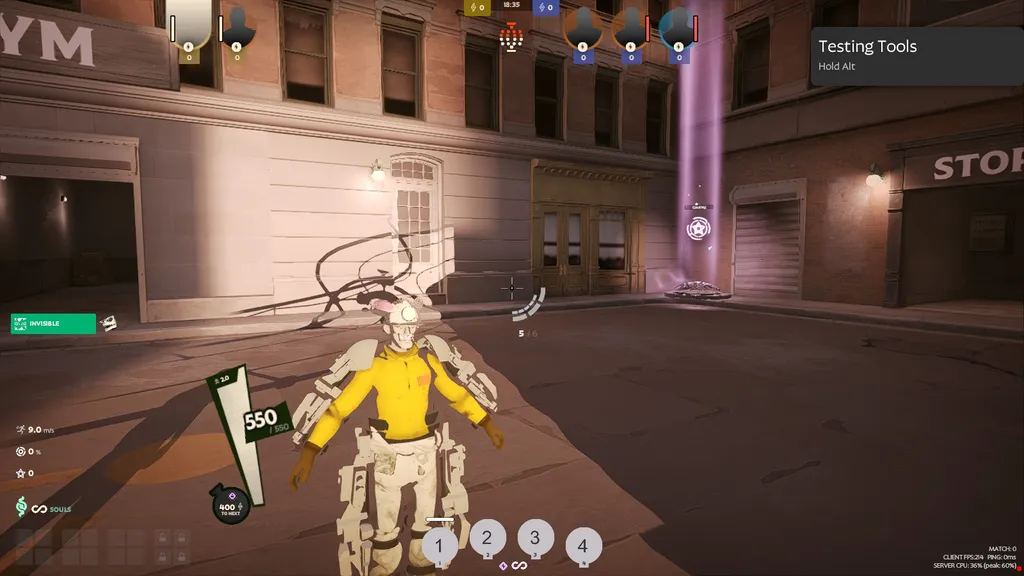
Task: Click the yellow team souls counter
Action: [x=478, y=8]
